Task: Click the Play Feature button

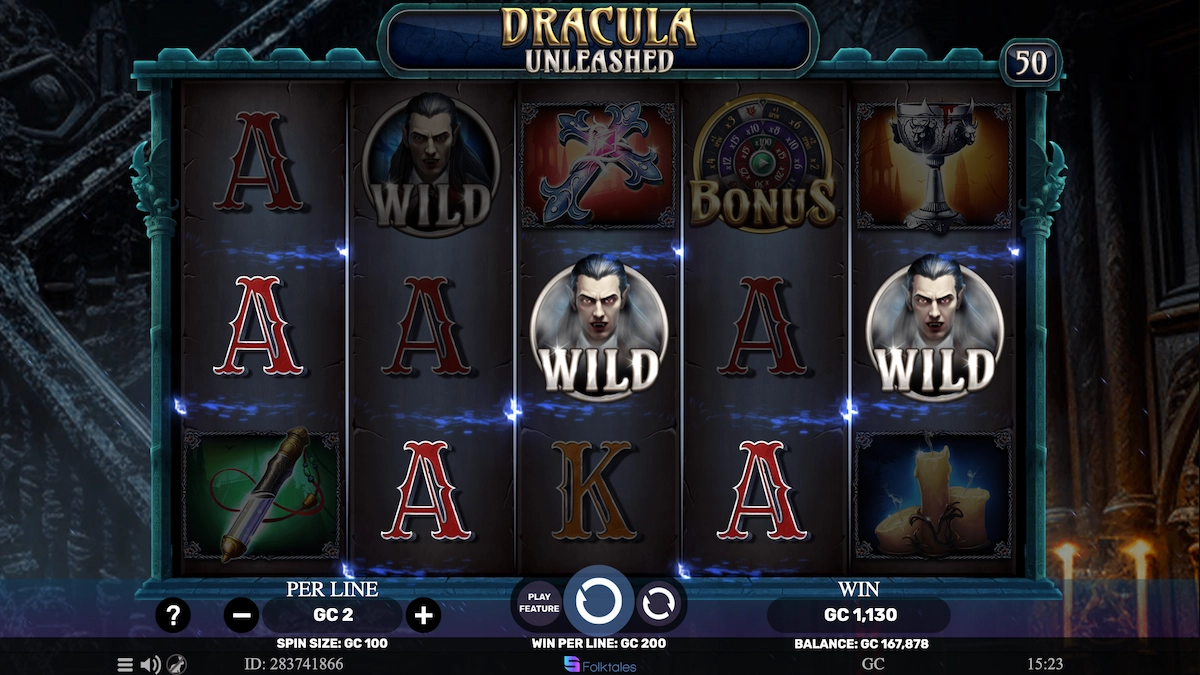Action: tap(539, 603)
